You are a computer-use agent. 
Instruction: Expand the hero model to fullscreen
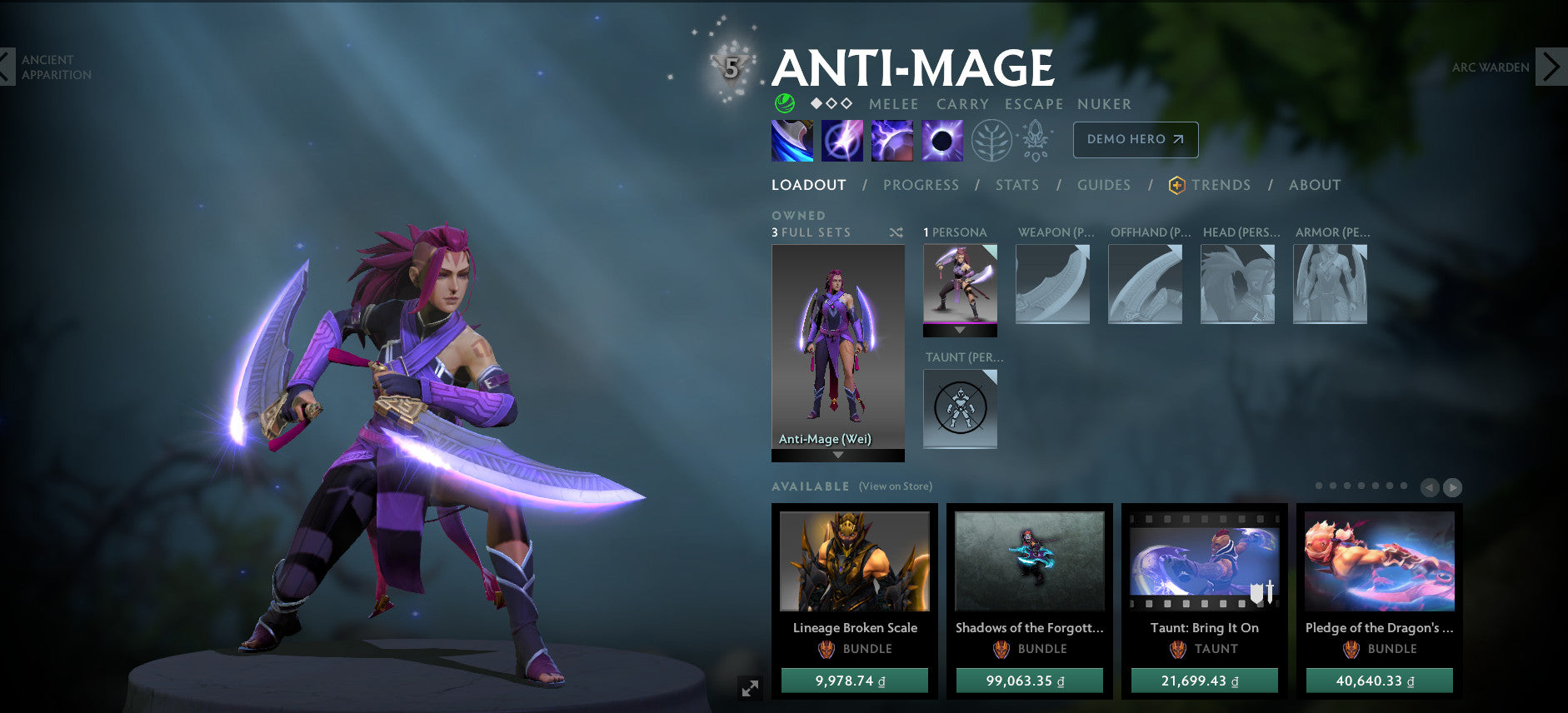[x=750, y=688]
